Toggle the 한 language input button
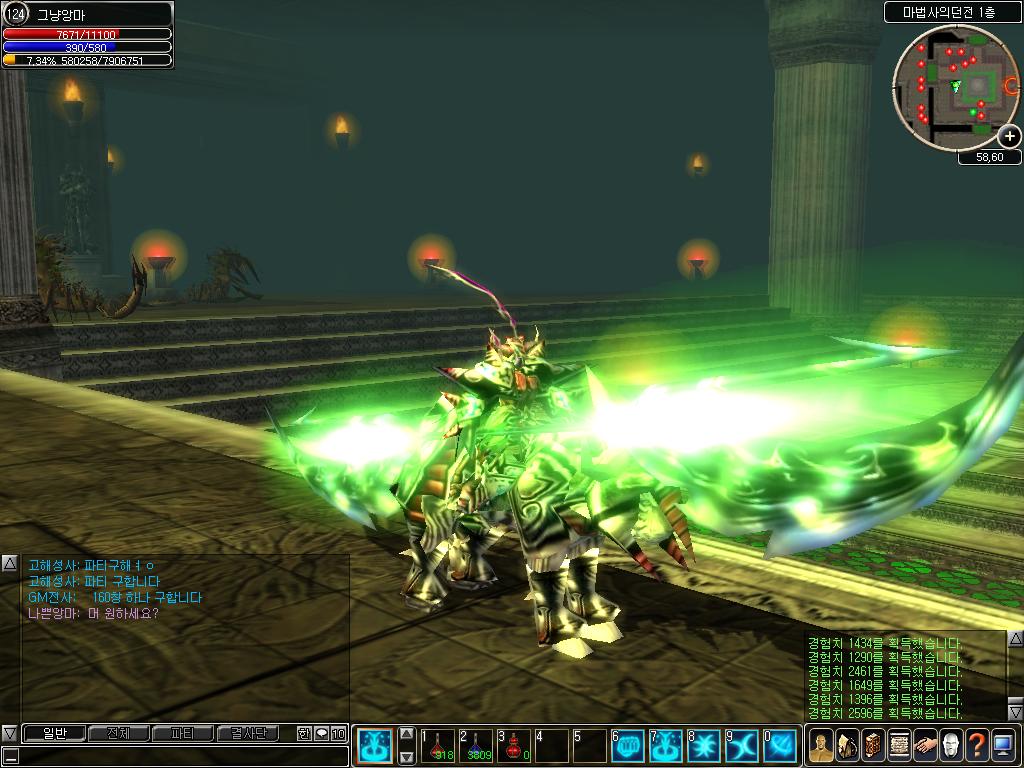 click(304, 733)
